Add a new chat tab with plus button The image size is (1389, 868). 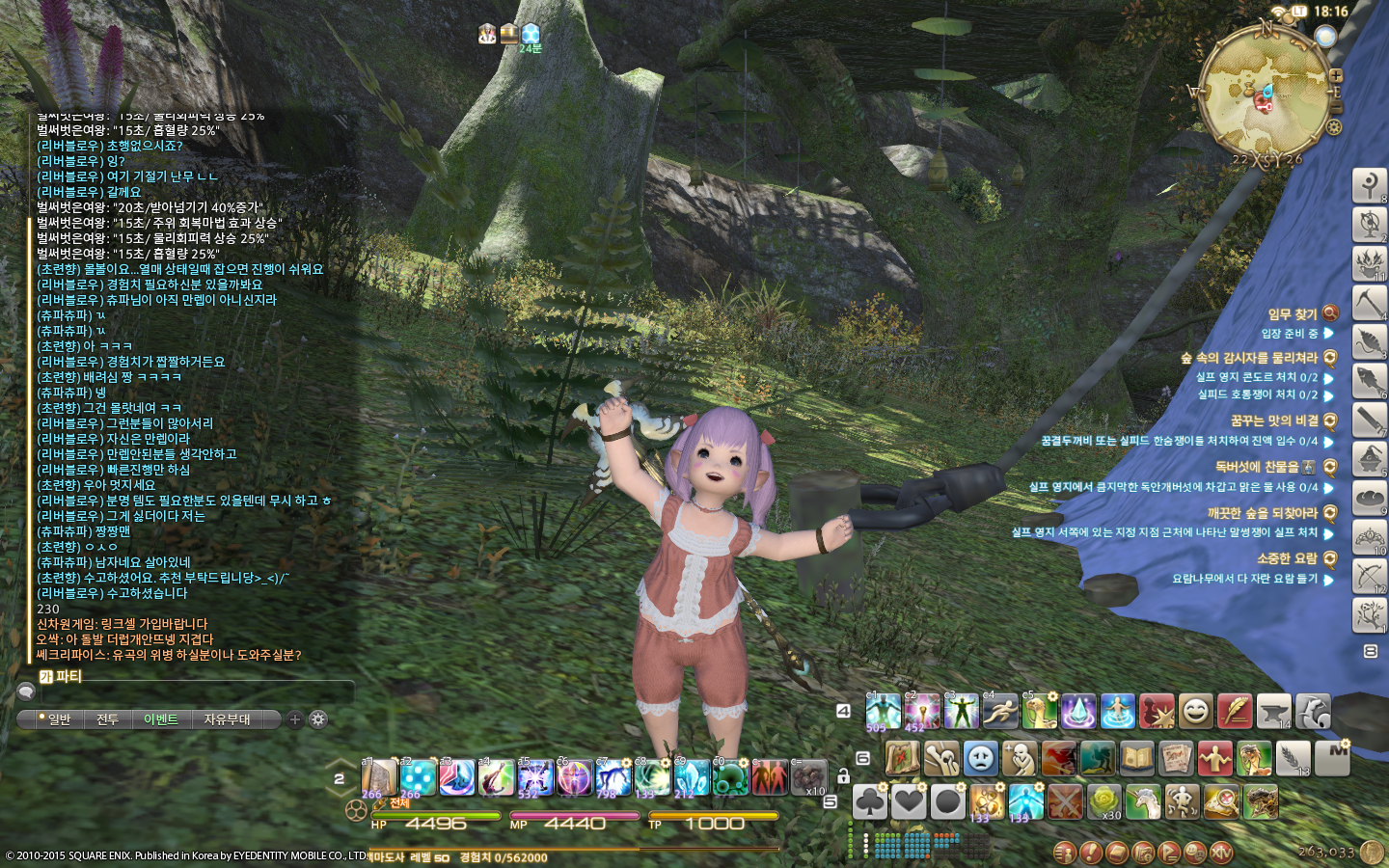pyautogui.click(x=295, y=719)
